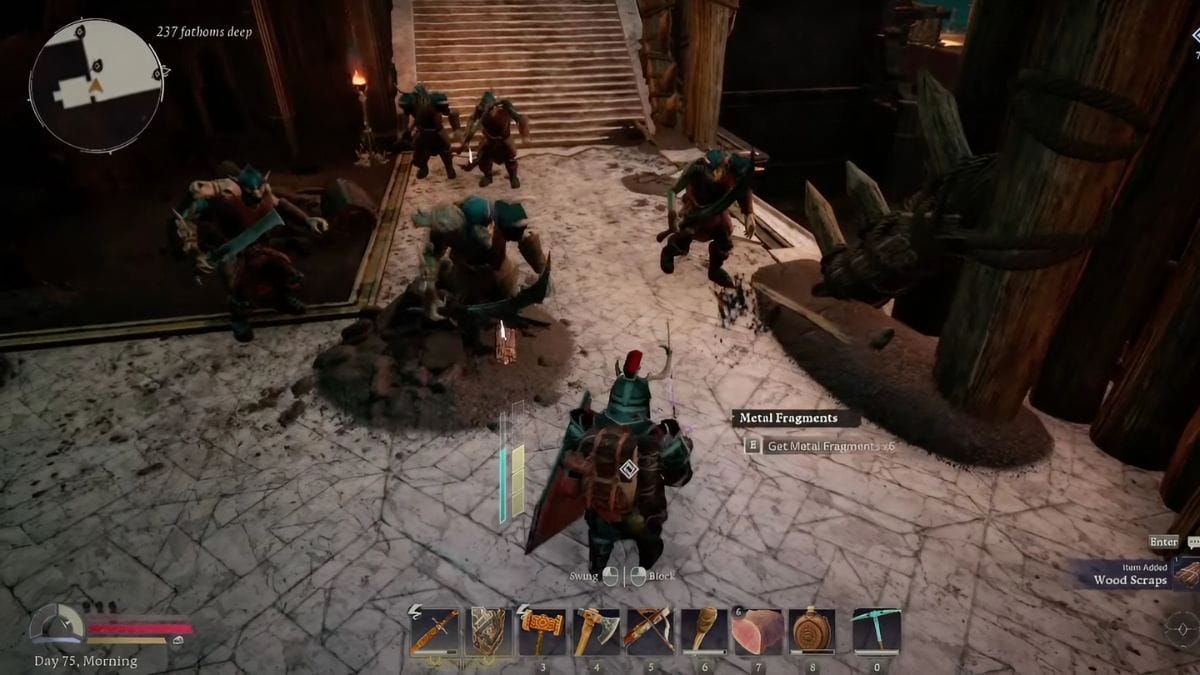Equip the orange war hammer slot
The width and height of the screenshot is (1200, 675).
[x=542, y=631]
